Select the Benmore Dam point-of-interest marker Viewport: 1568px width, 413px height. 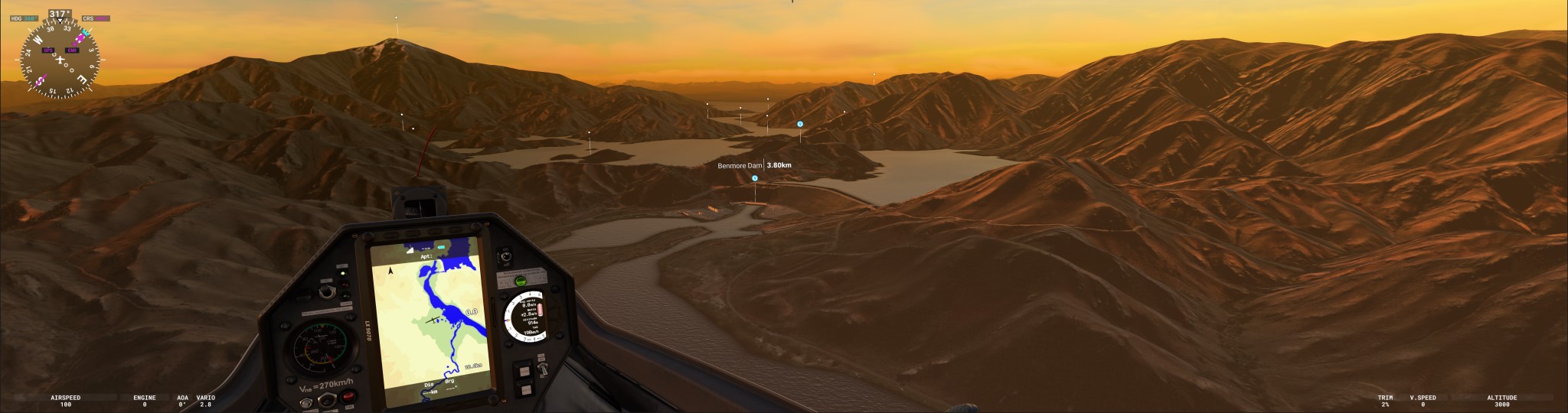754,178
